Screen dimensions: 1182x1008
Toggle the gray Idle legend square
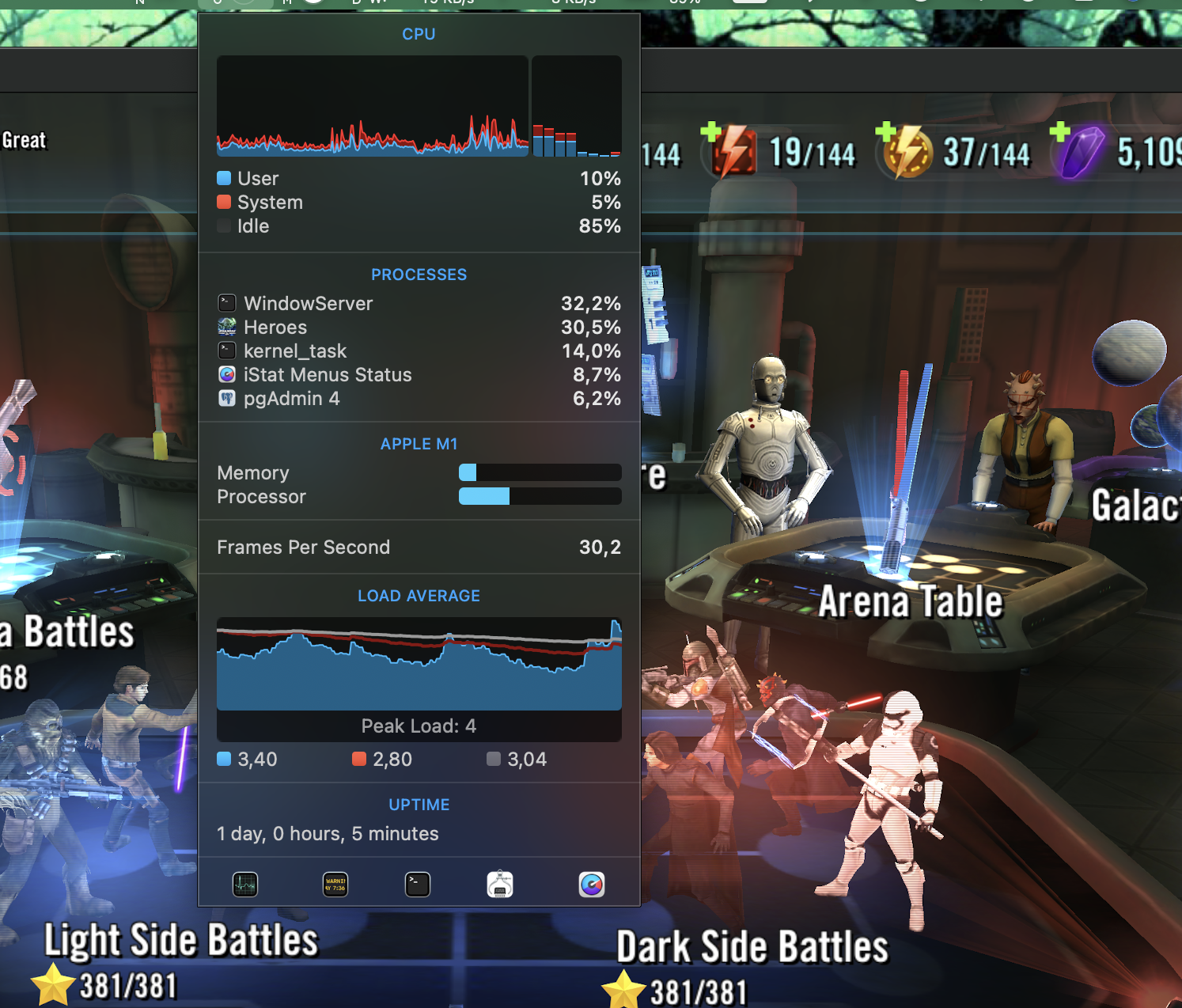click(222, 225)
